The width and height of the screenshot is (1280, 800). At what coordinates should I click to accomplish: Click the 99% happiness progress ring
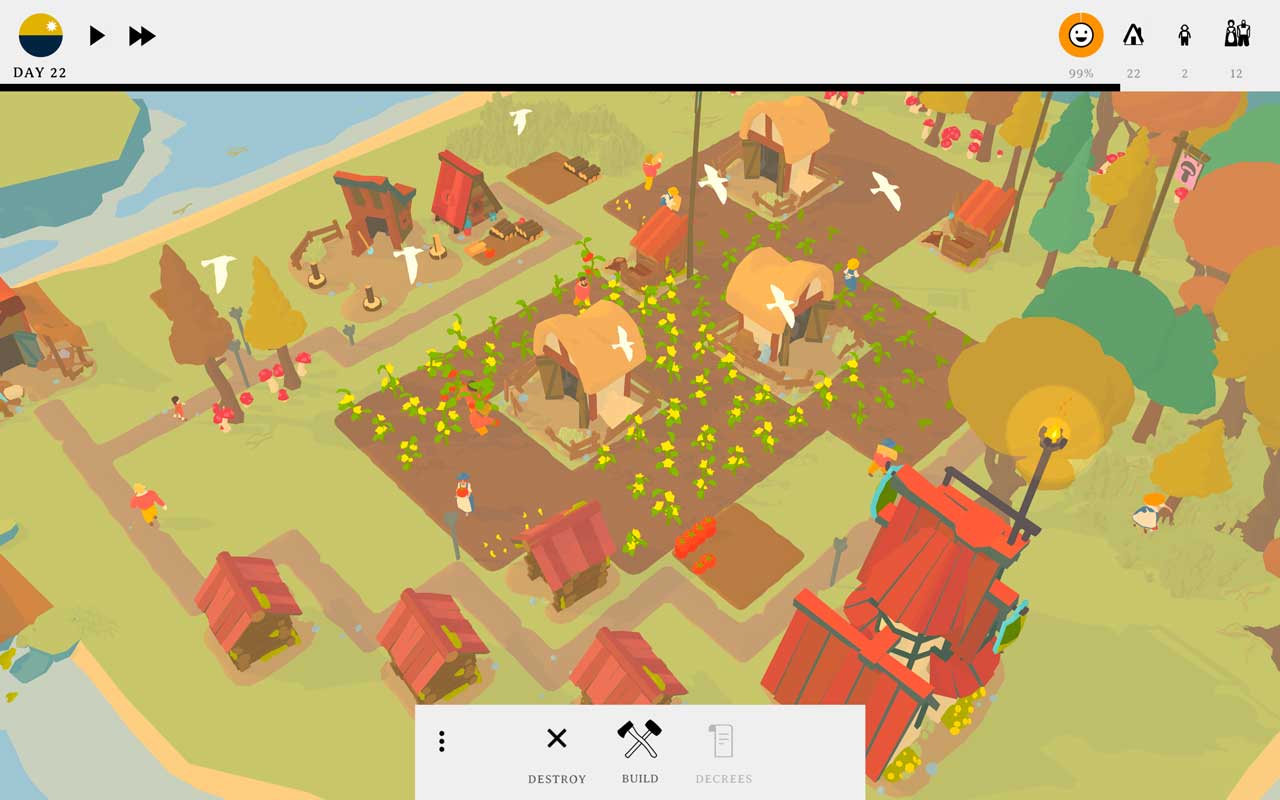pyautogui.click(x=1079, y=35)
